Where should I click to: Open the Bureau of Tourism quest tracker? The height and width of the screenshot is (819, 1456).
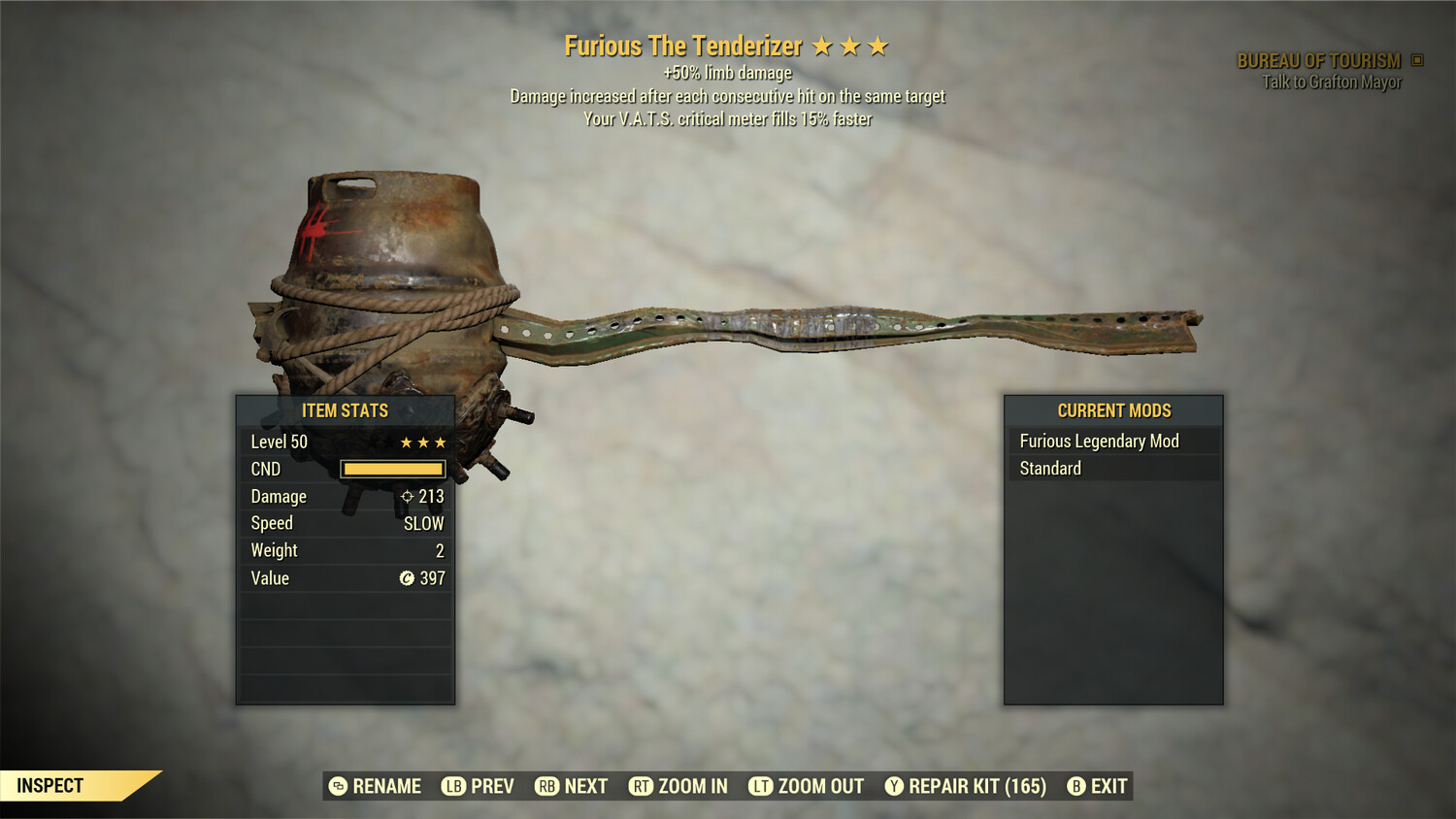(x=1320, y=61)
